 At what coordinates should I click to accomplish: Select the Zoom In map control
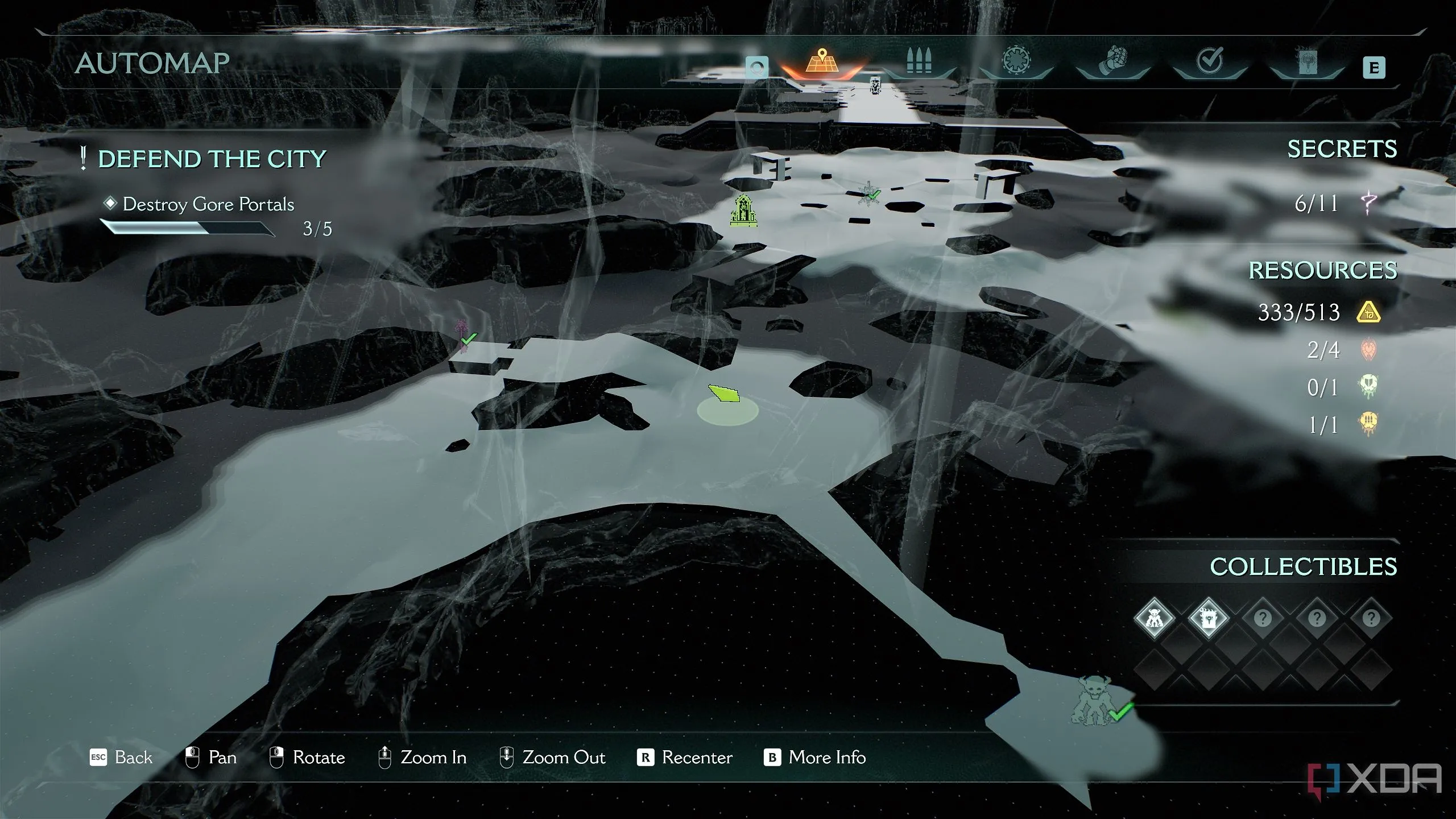(423, 758)
